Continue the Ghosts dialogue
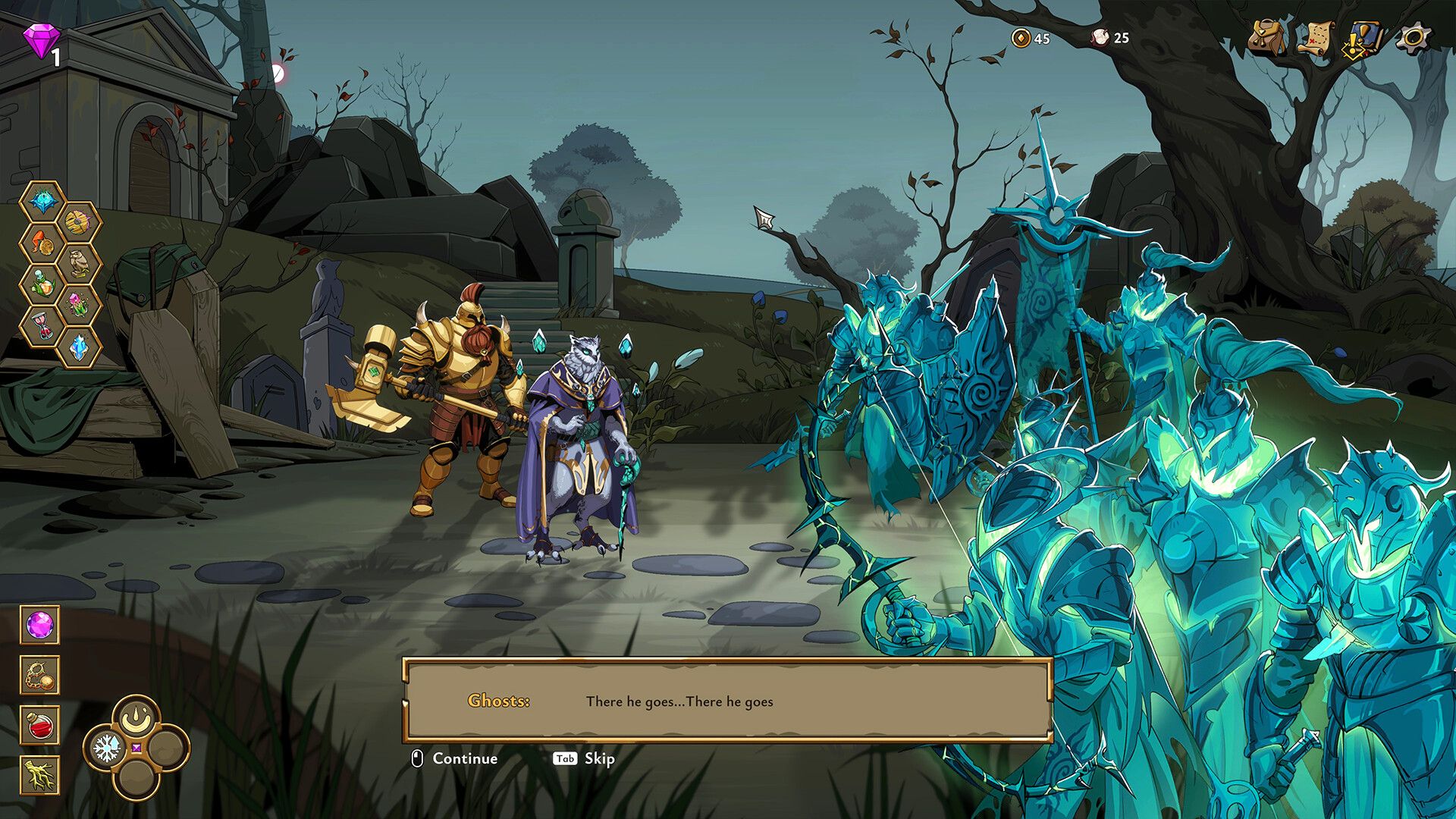 (x=456, y=758)
